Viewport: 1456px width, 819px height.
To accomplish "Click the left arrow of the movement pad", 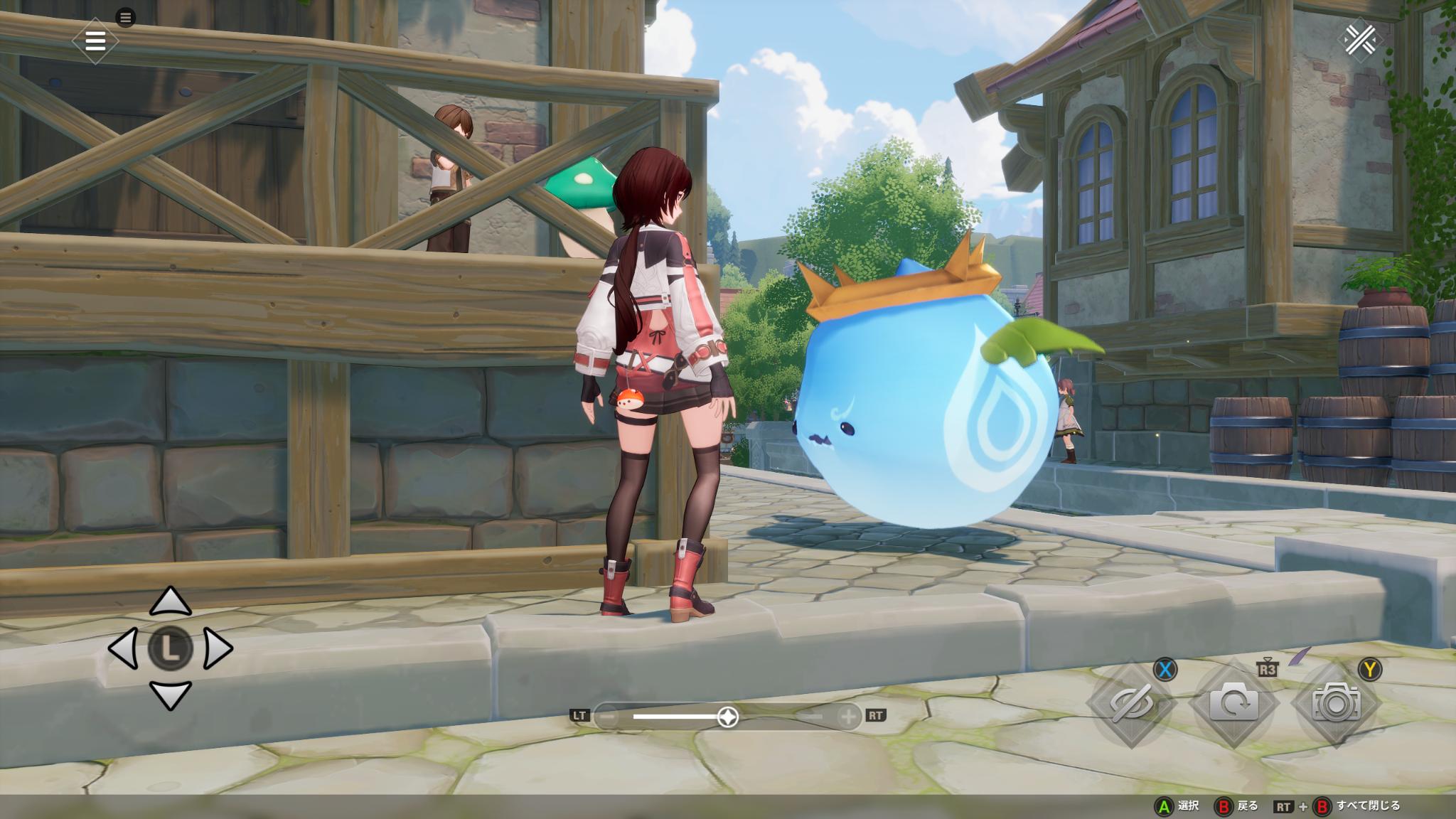I will (124, 648).
